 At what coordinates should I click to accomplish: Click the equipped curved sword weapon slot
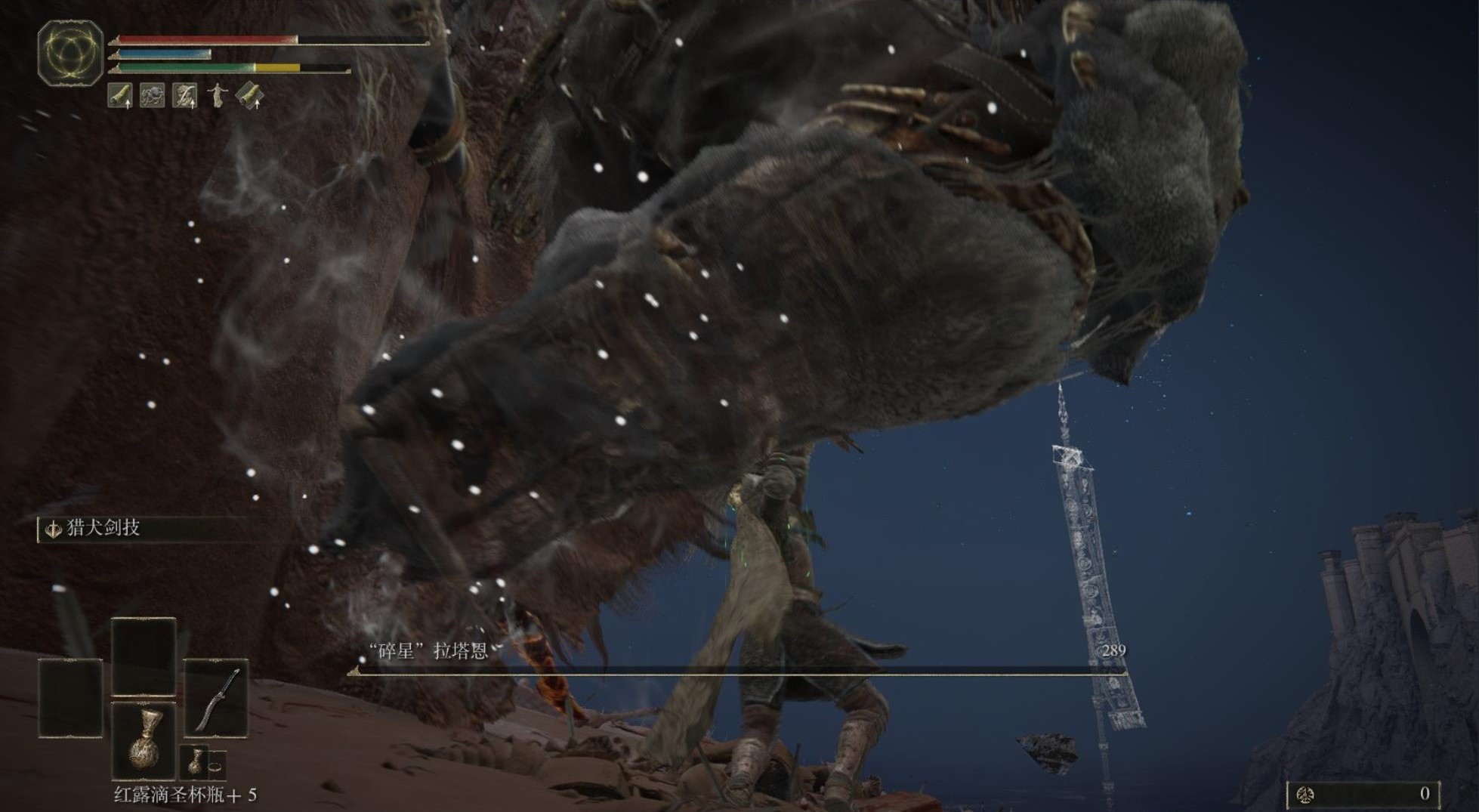[x=217, y=699]
